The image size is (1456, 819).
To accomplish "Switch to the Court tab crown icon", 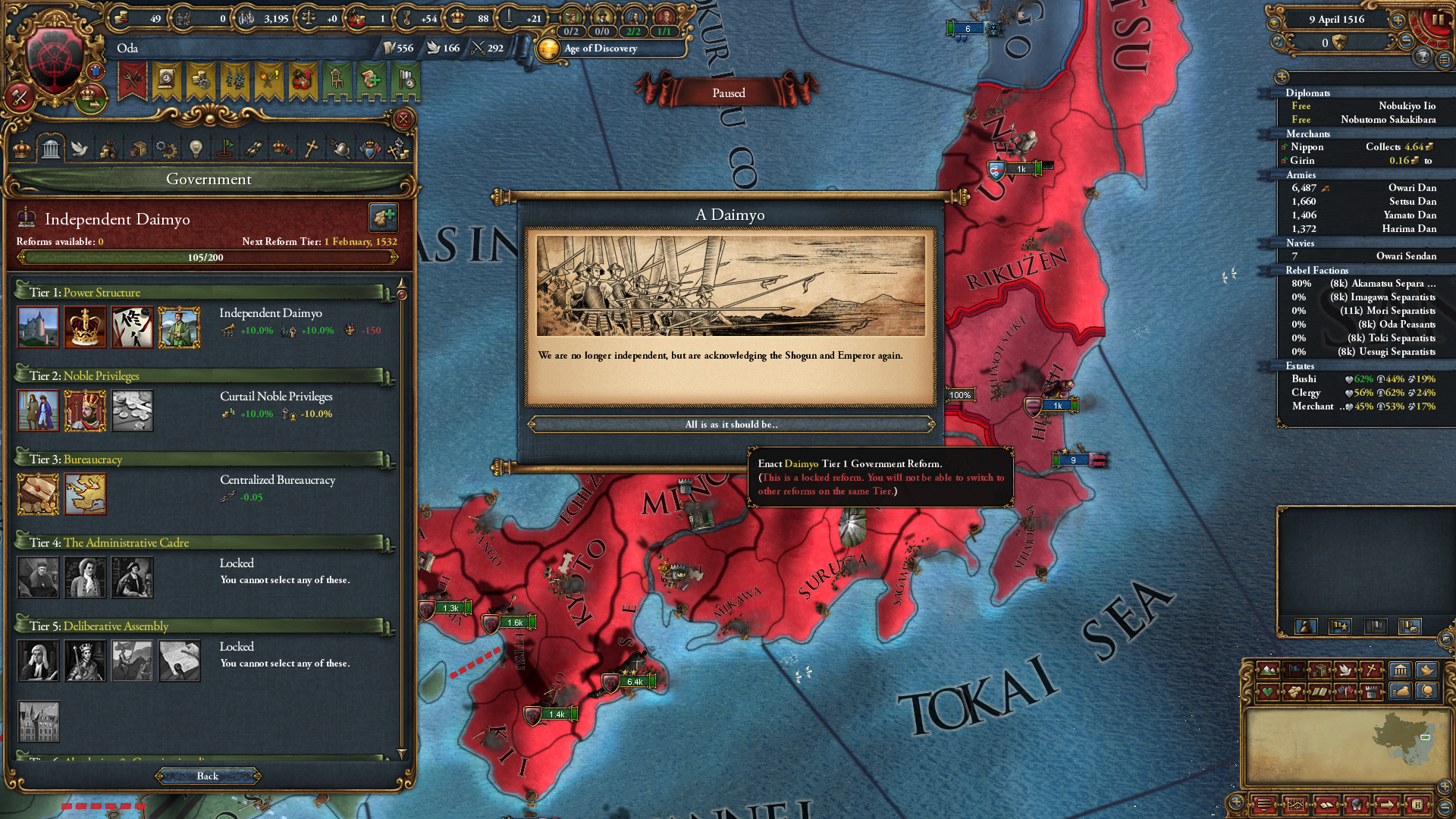I will pos(21,149).
